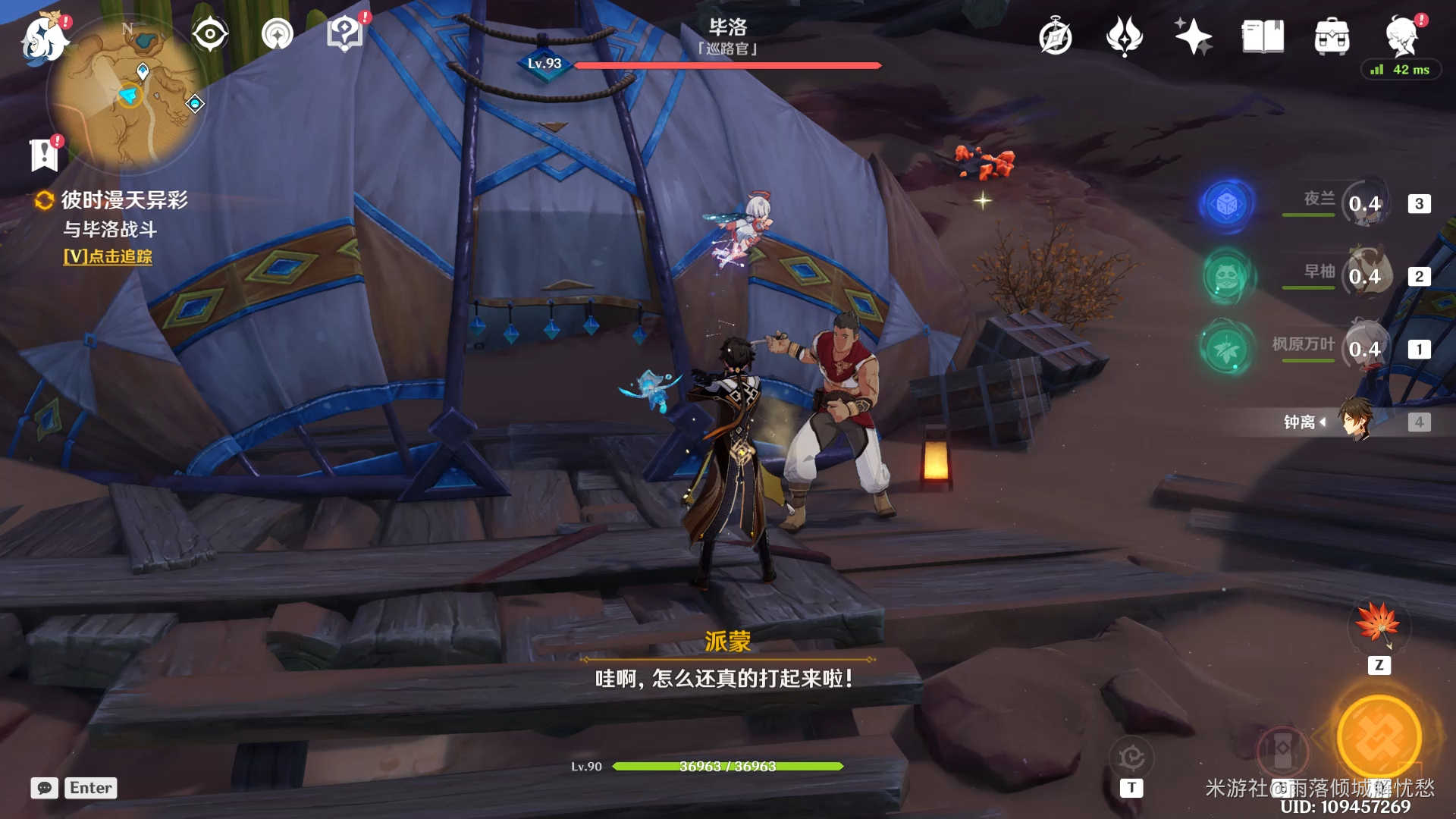Activate Zhongli's orange elemental burst
Viewport: 1456px width, 819px height.
click(1379, 737)
